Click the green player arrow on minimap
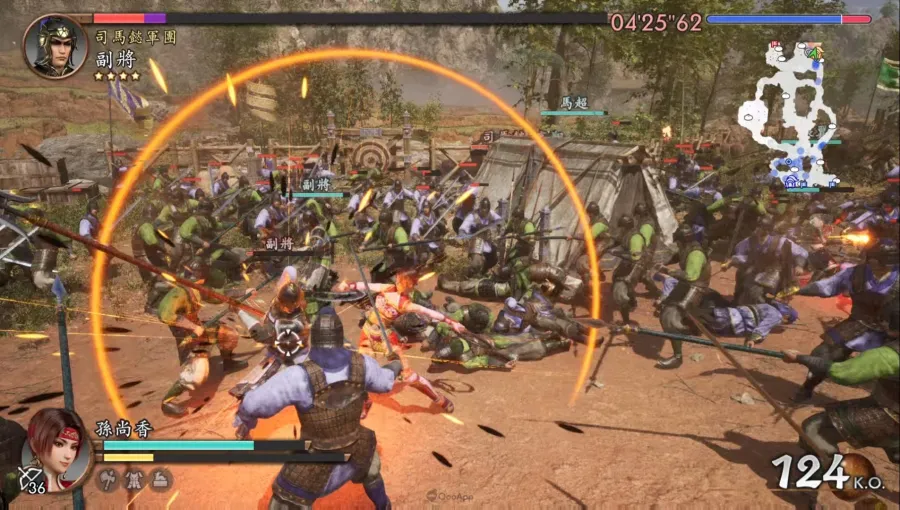Viewport: 900px width, 510px height. (x=815, y=52)
